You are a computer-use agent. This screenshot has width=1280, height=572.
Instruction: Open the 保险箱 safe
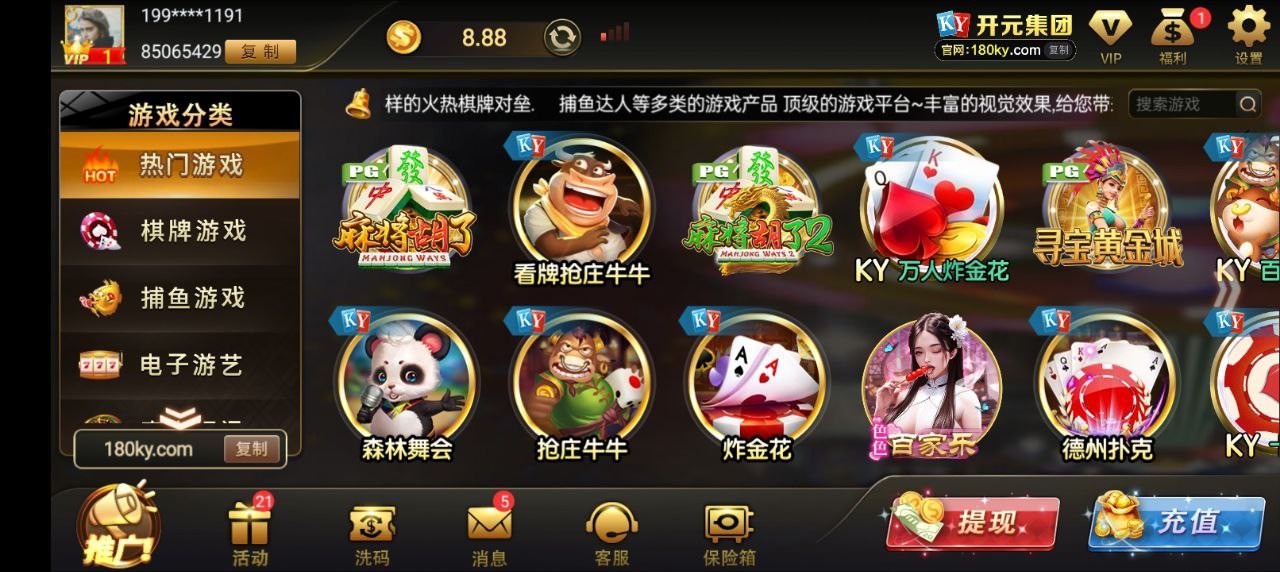click(729, 531)
